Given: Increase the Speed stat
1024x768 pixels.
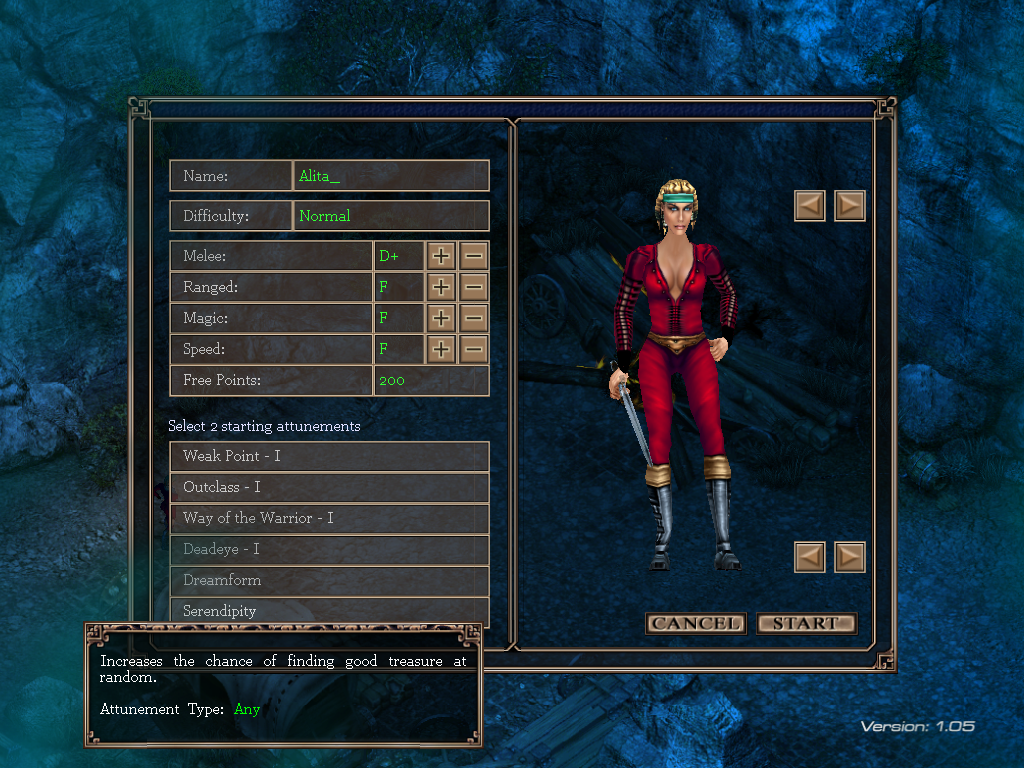Looking at the screenshot, I should 441,349.
